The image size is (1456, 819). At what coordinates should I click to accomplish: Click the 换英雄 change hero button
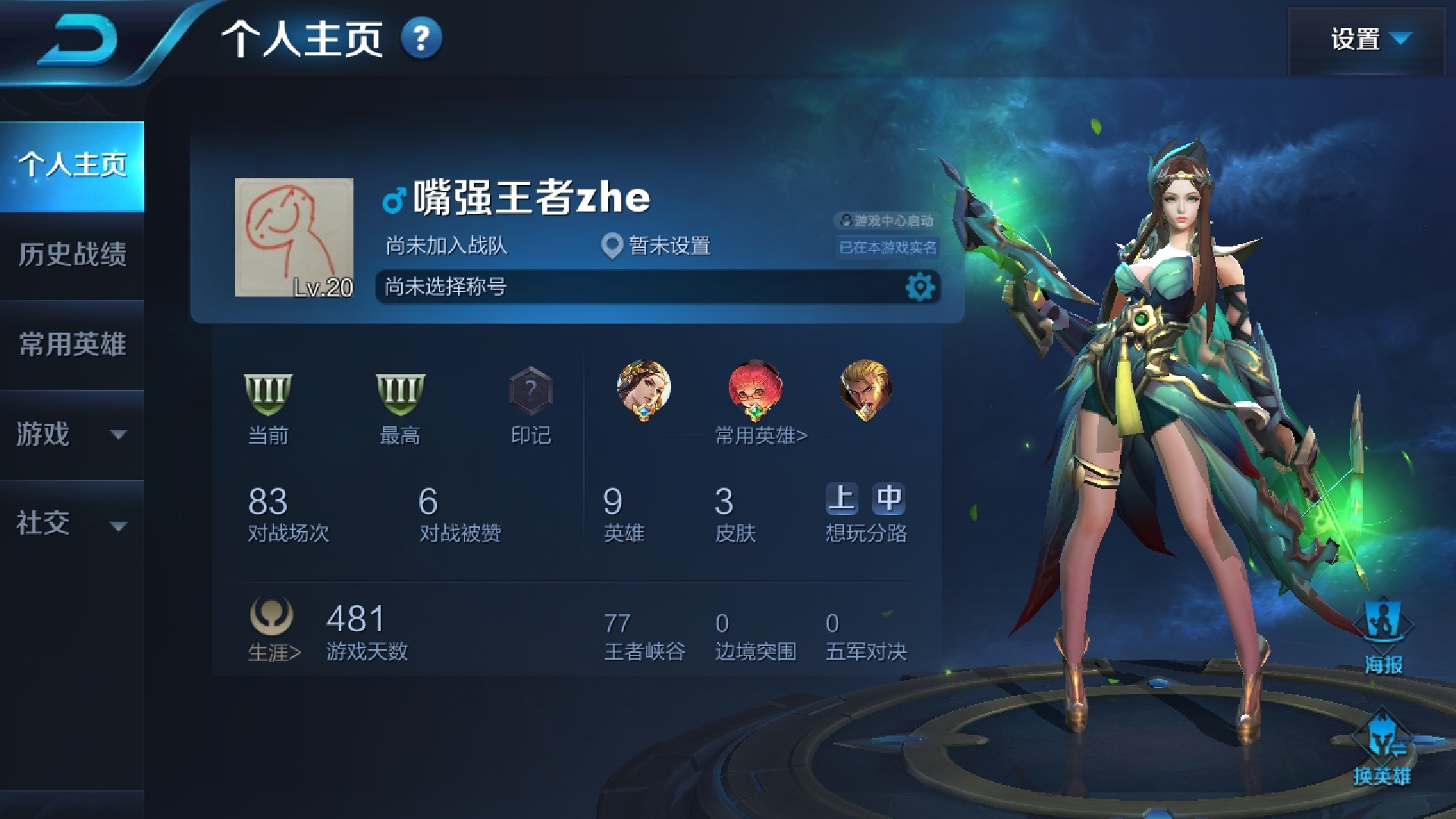click(1382, 747)
